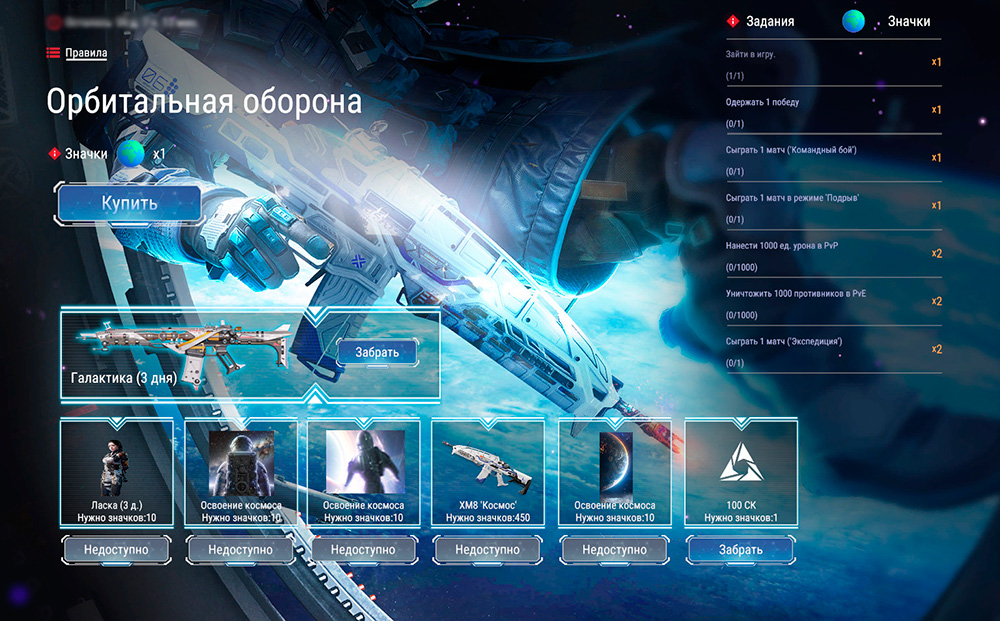Click Недоступно under the XM8 'Космос' card

488,549
